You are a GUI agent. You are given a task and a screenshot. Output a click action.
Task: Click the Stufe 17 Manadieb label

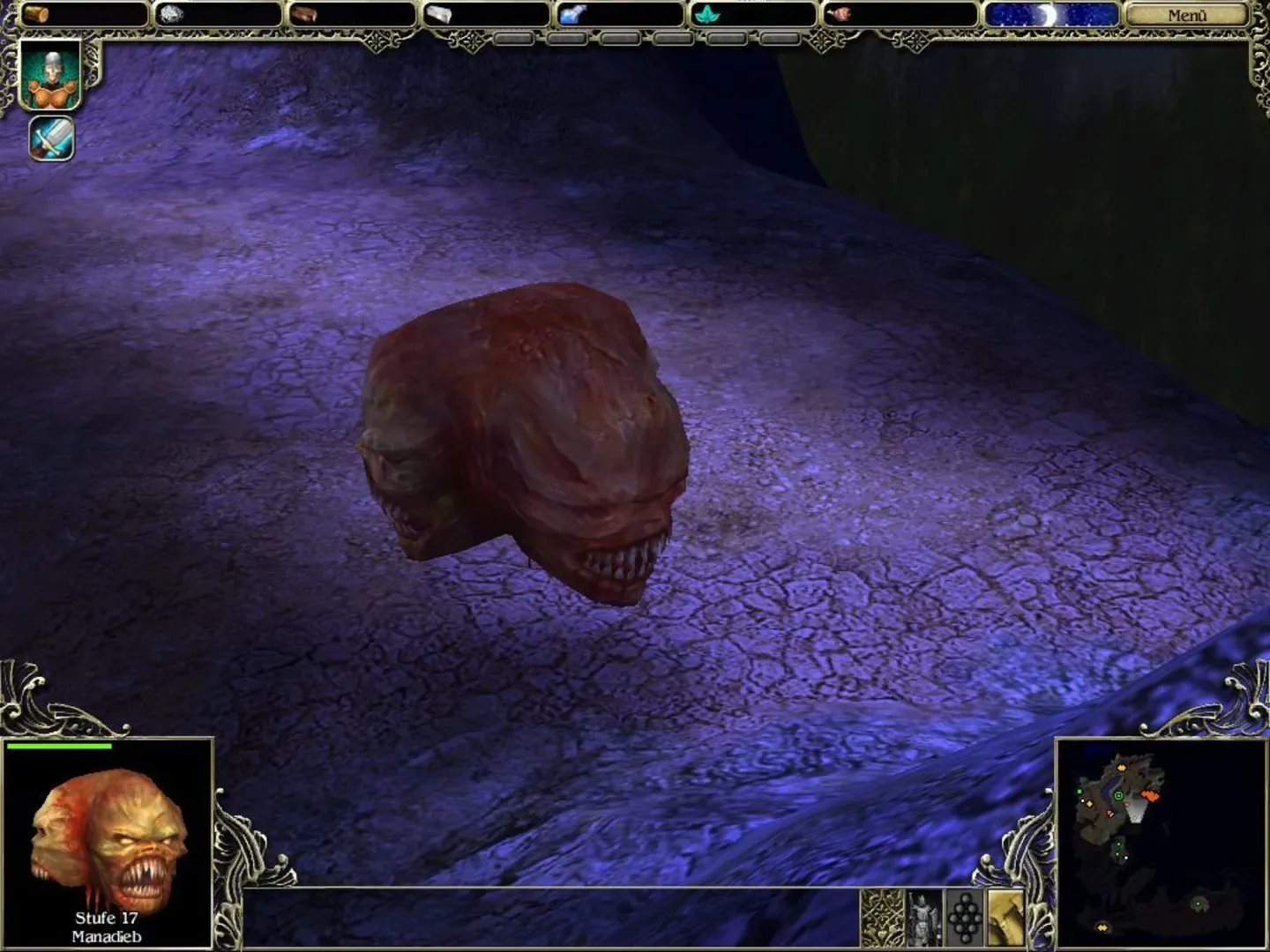[x=106, y=924]
